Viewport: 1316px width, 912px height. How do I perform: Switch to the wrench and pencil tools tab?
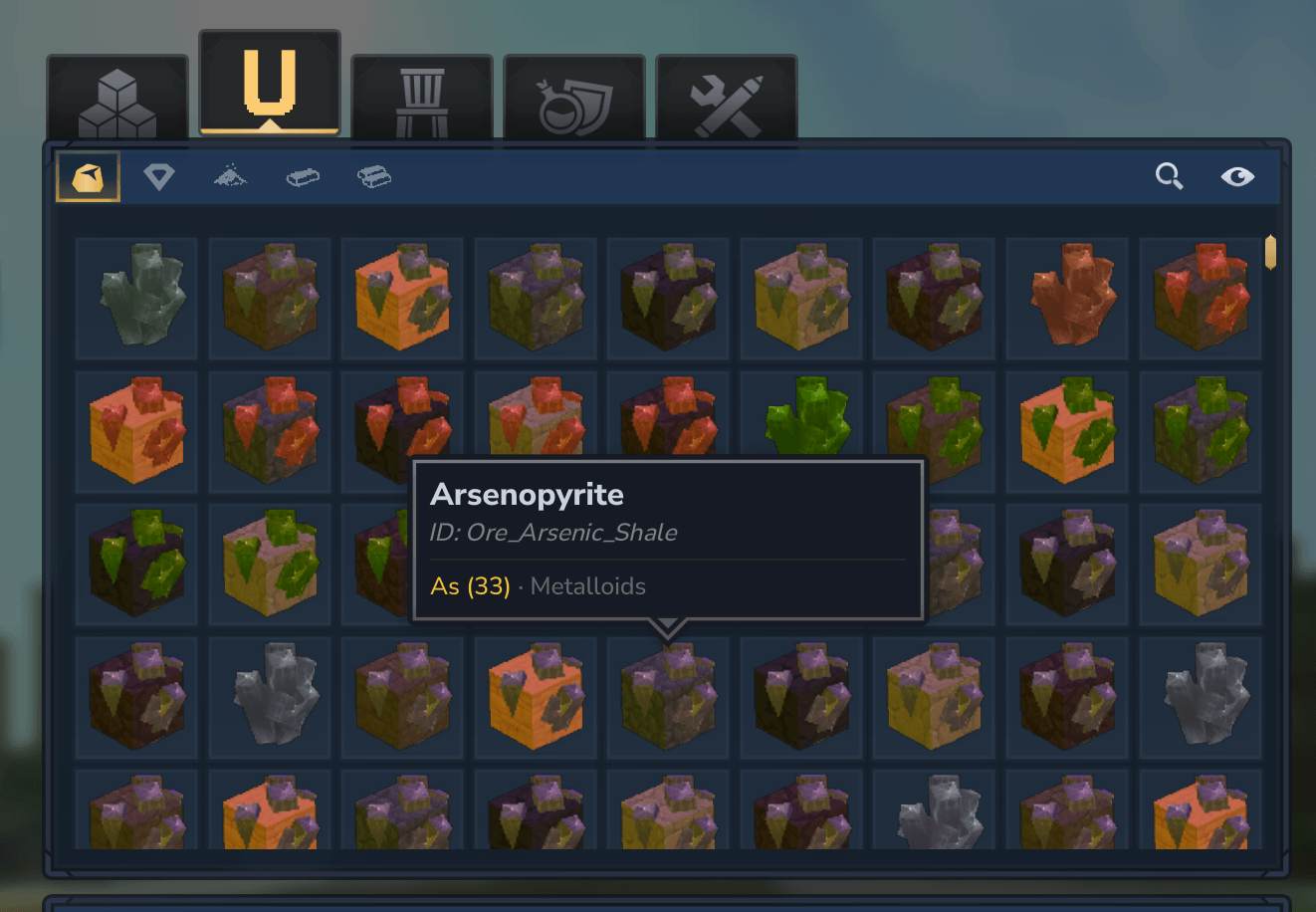pos(727,100)
